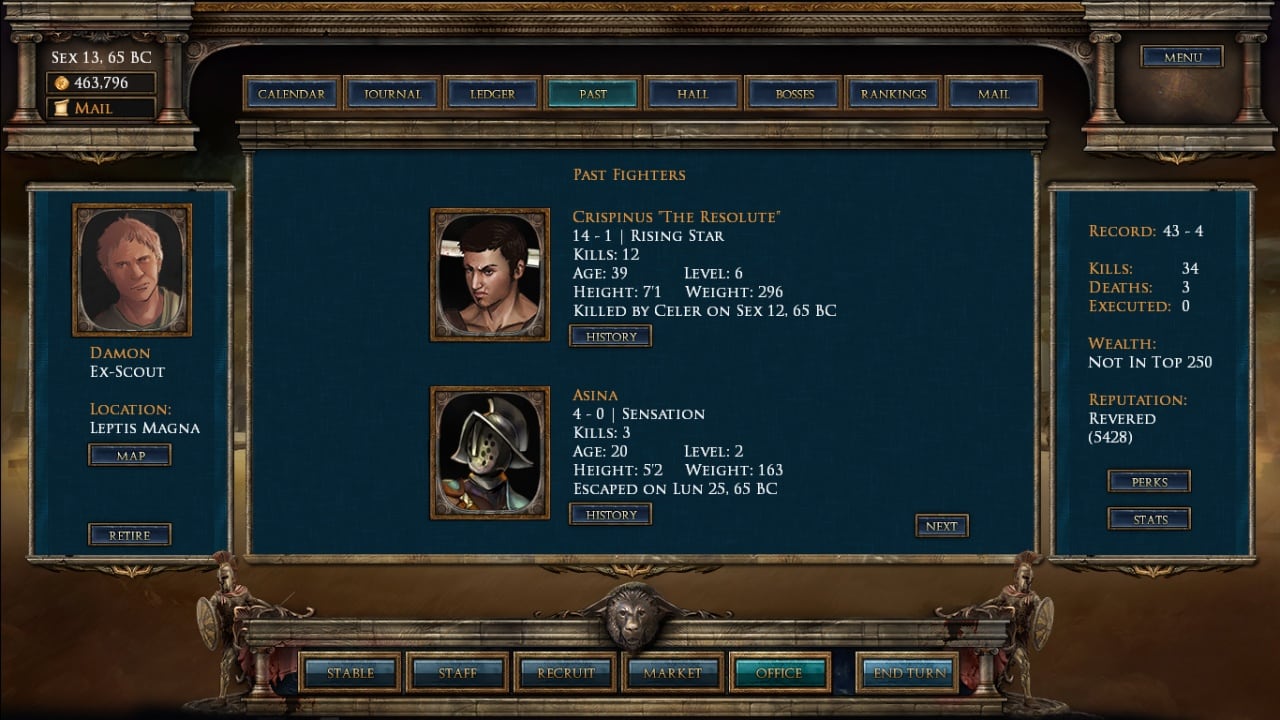Screen dimensions: 1280x720
Task: Click the Retire button
Action: tap(130, 535)
